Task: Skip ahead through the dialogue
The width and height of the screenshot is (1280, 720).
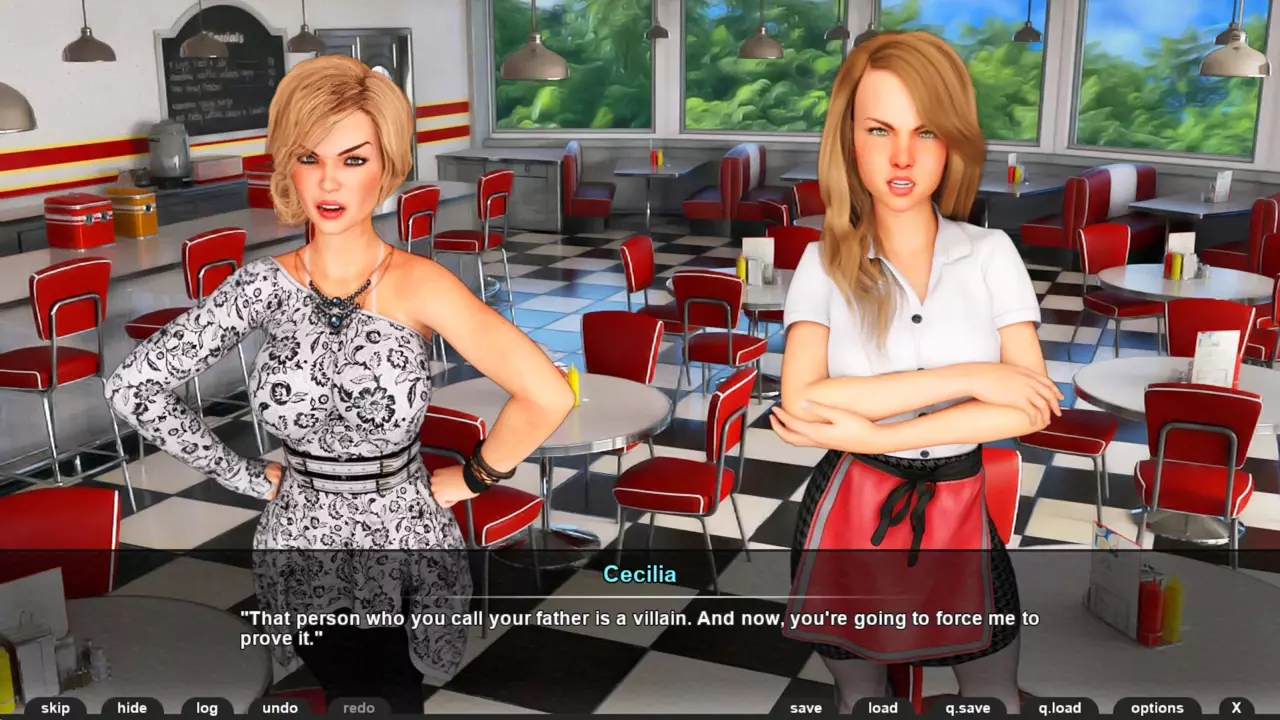Action: click(55, 708)
